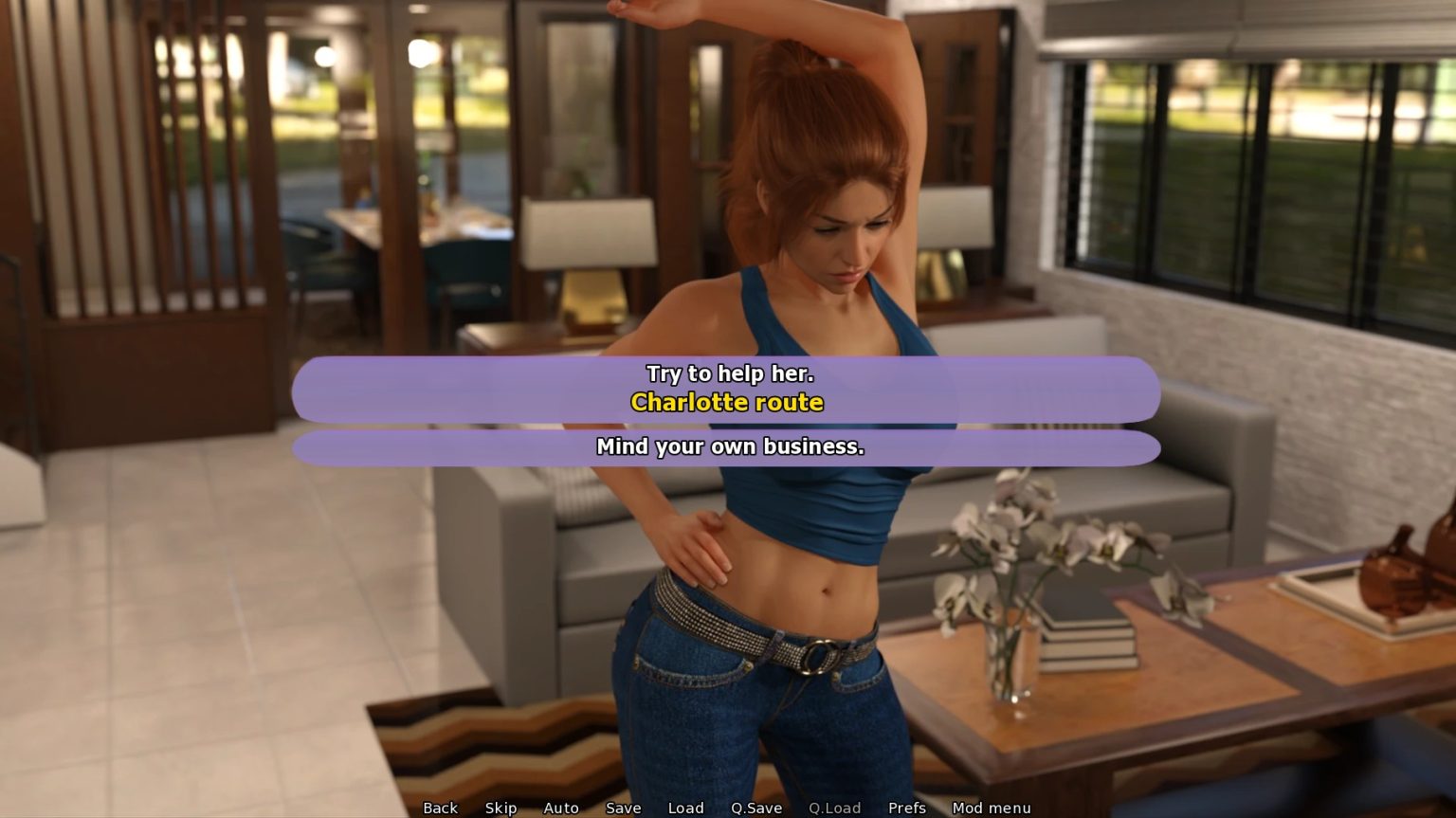Select "Mind your own business" choice
The width and height of the screenshot is (1456, 818).
tap(726, 447)
